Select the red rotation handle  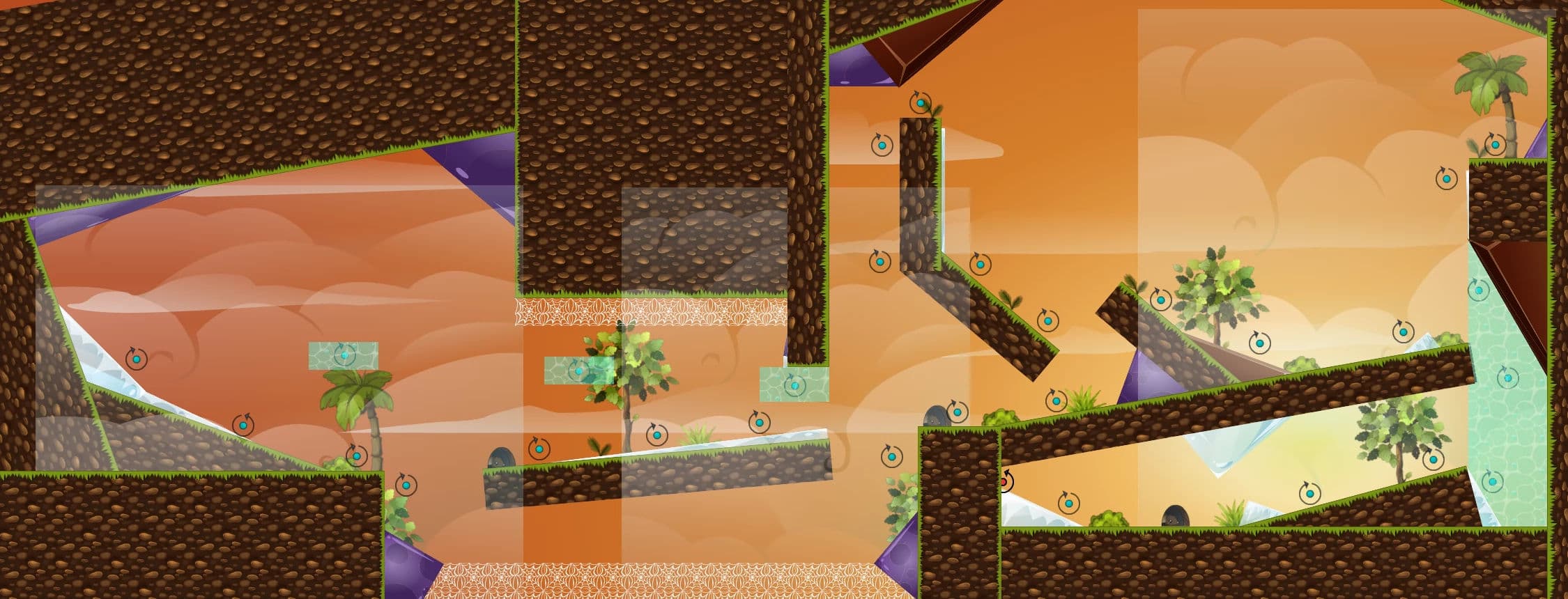coord(1004,481)
